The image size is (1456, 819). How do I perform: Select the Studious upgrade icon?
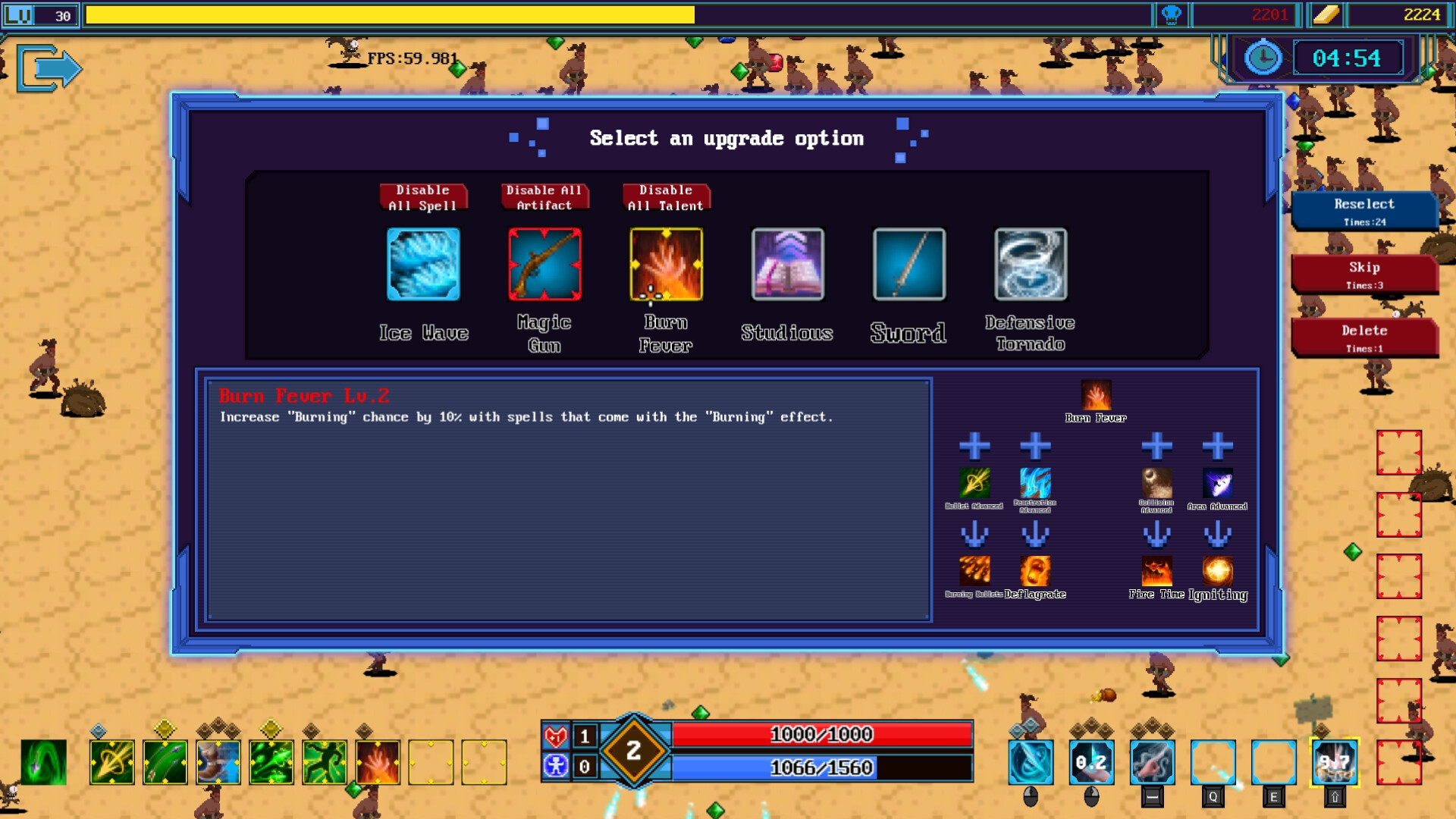tap(786, 265)
